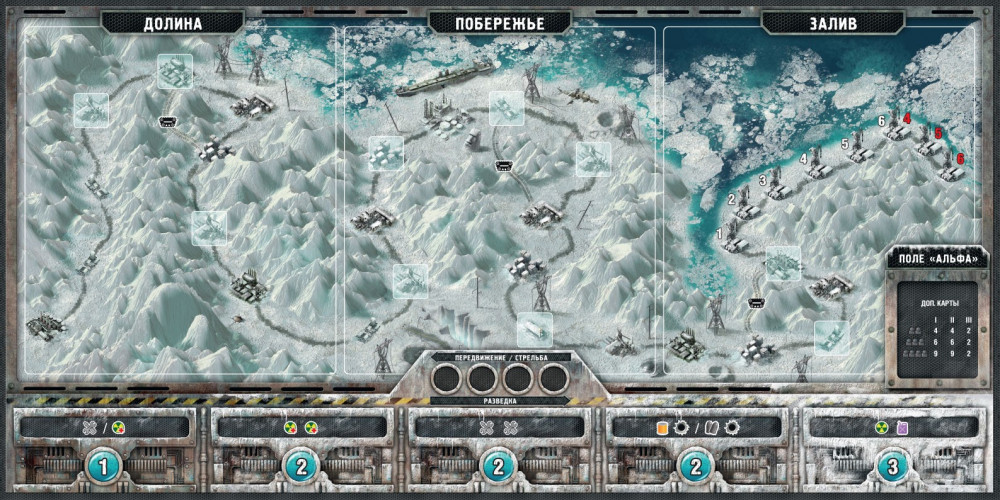Click the РАЗВЕДКА label
The height and width of the screenshot is (500, 1000).
500,402
